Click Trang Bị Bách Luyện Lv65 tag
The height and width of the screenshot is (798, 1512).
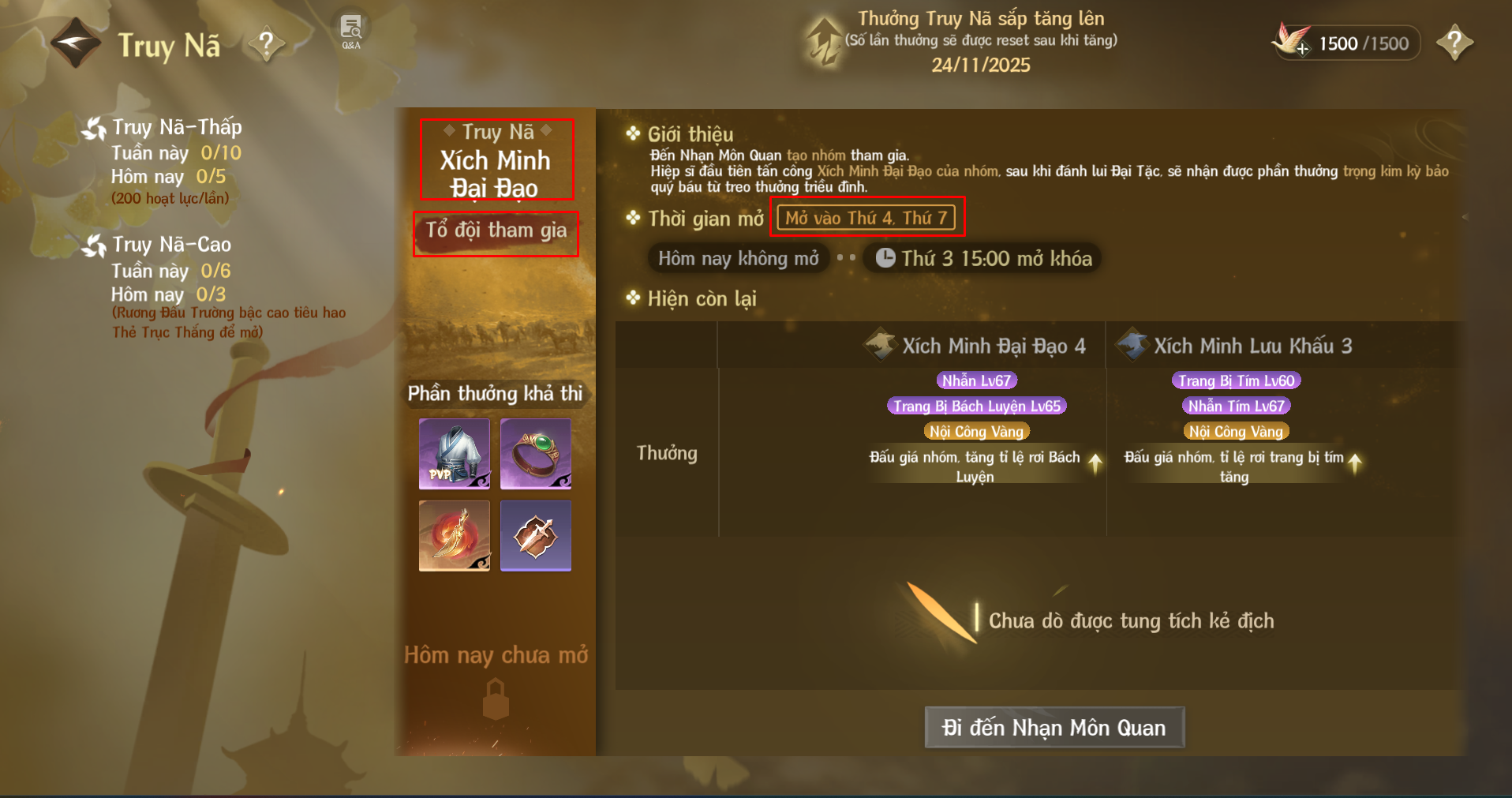coord(977,406)
